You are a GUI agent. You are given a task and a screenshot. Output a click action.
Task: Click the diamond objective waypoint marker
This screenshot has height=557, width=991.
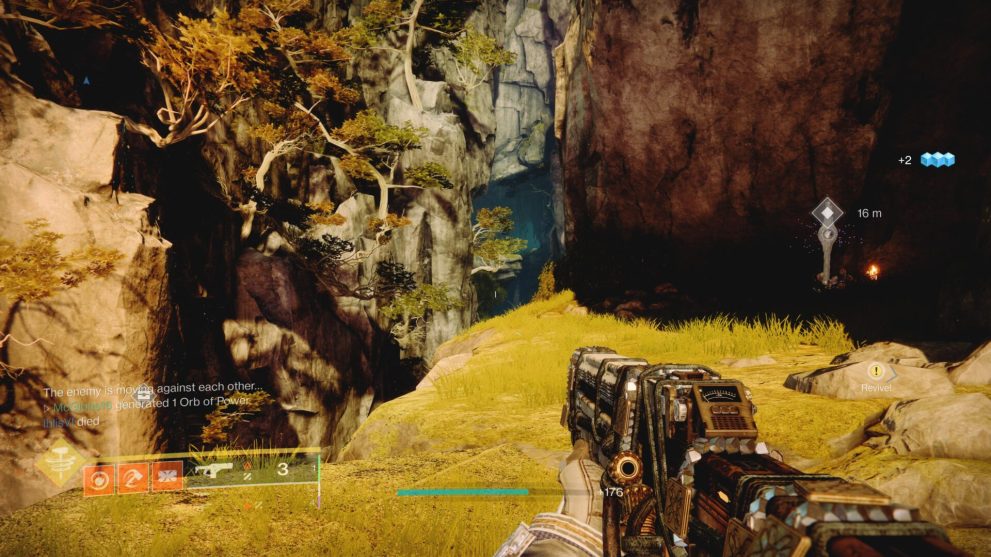point(827,212)
